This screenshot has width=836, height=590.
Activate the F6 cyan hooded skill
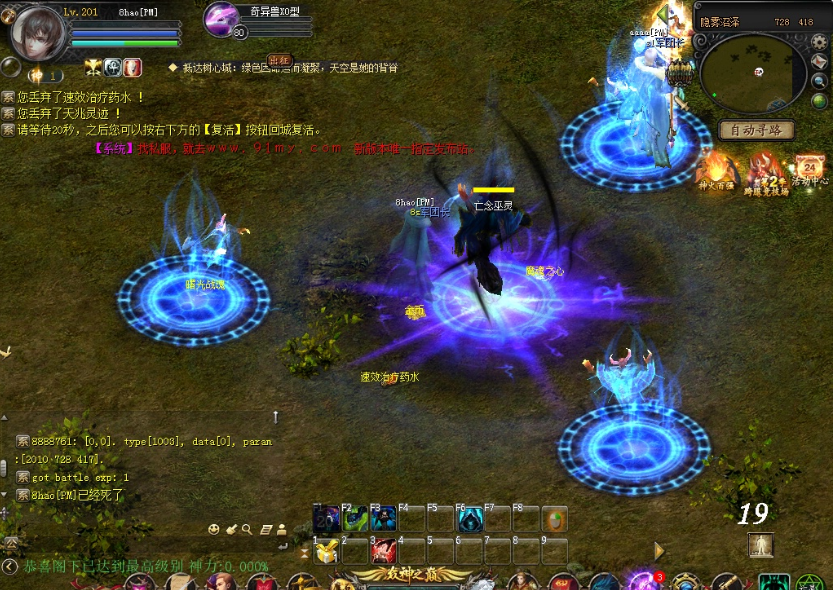pos(469,520)
